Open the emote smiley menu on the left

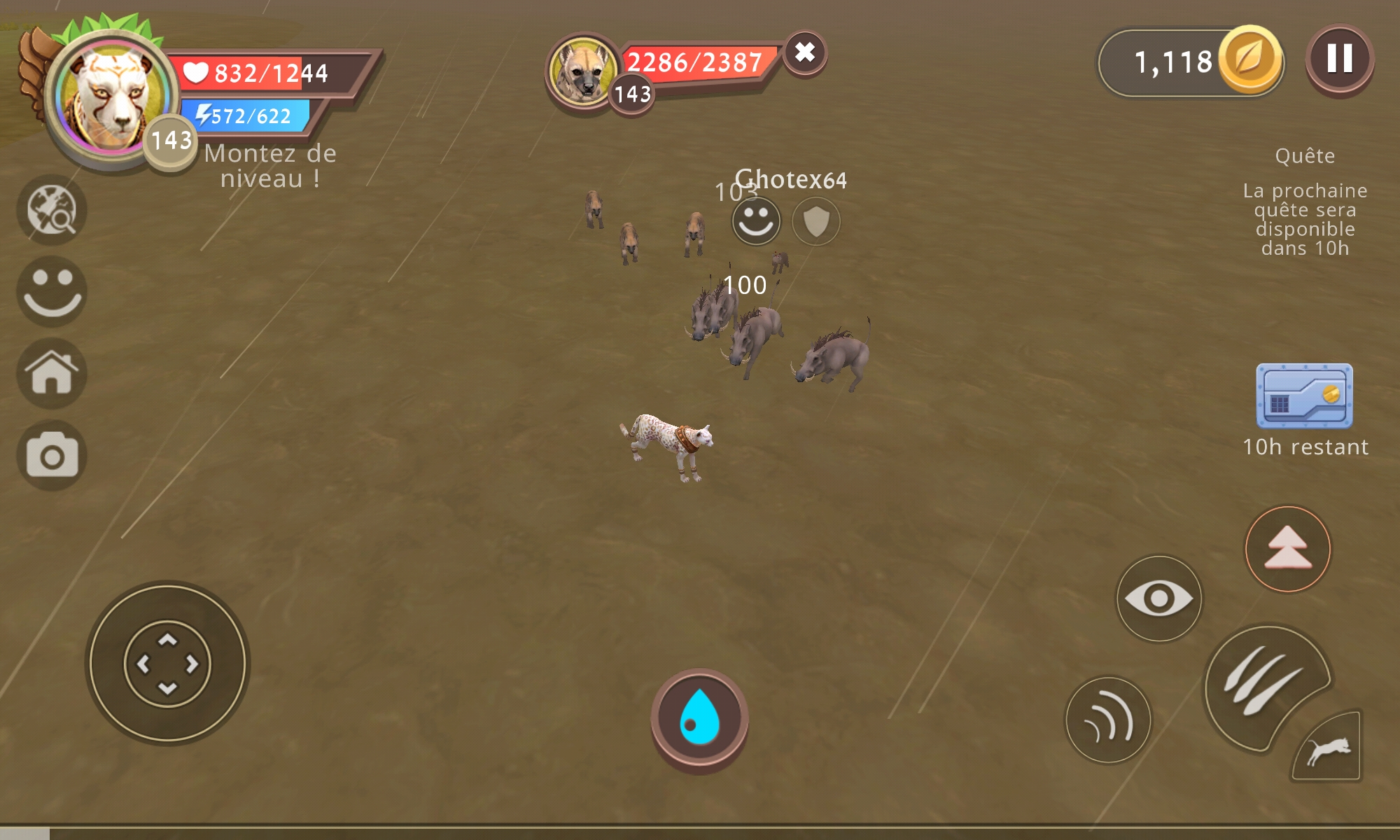[x=52, y=291]
